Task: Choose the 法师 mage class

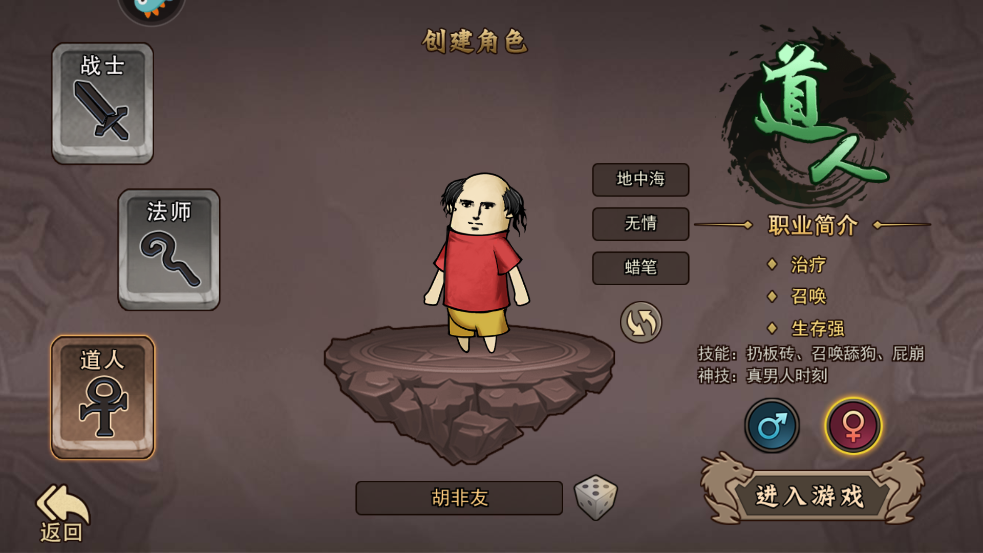Action: pos(169,249)
